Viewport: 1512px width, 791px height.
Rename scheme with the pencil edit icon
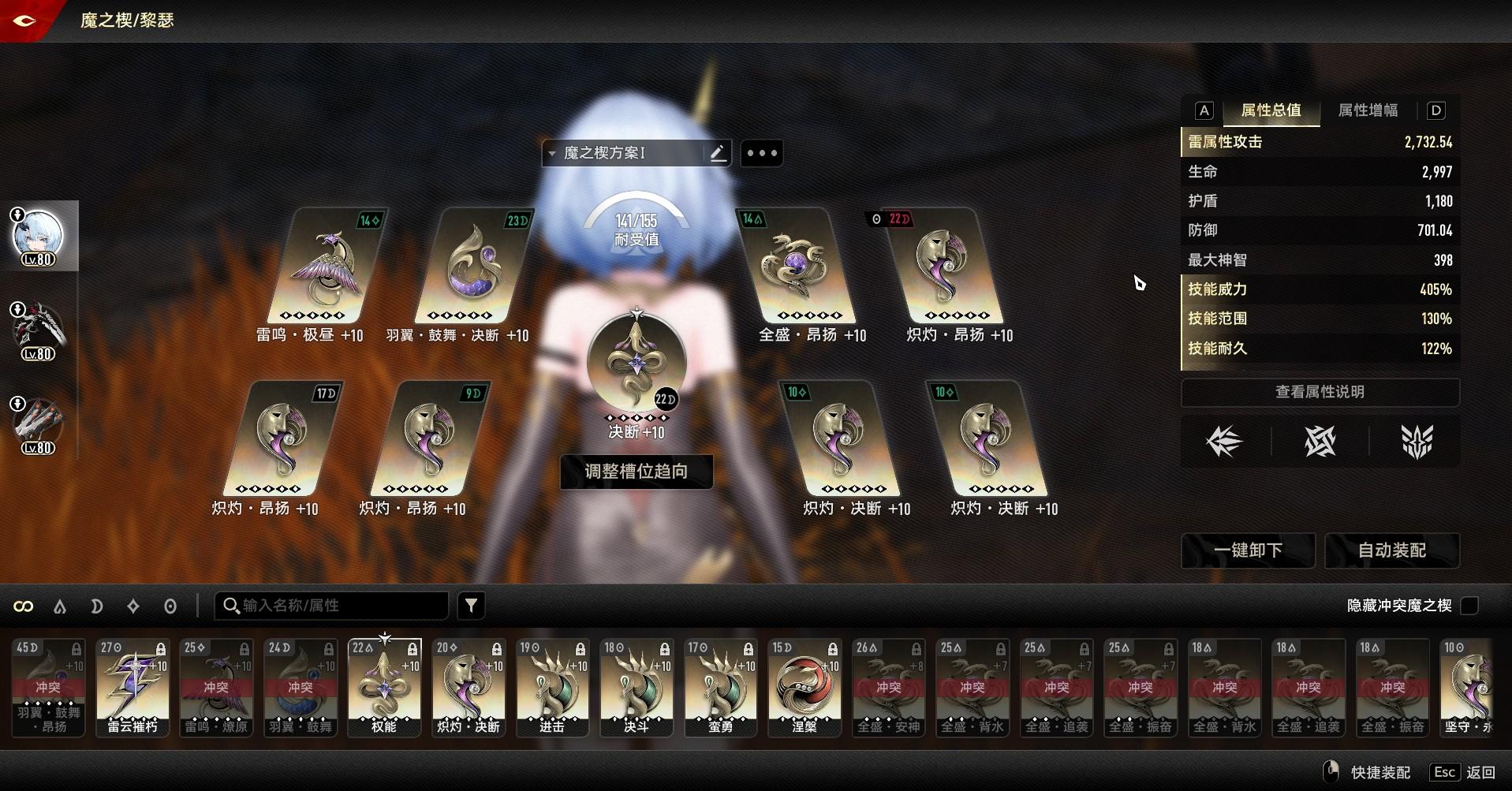(718, 153)
